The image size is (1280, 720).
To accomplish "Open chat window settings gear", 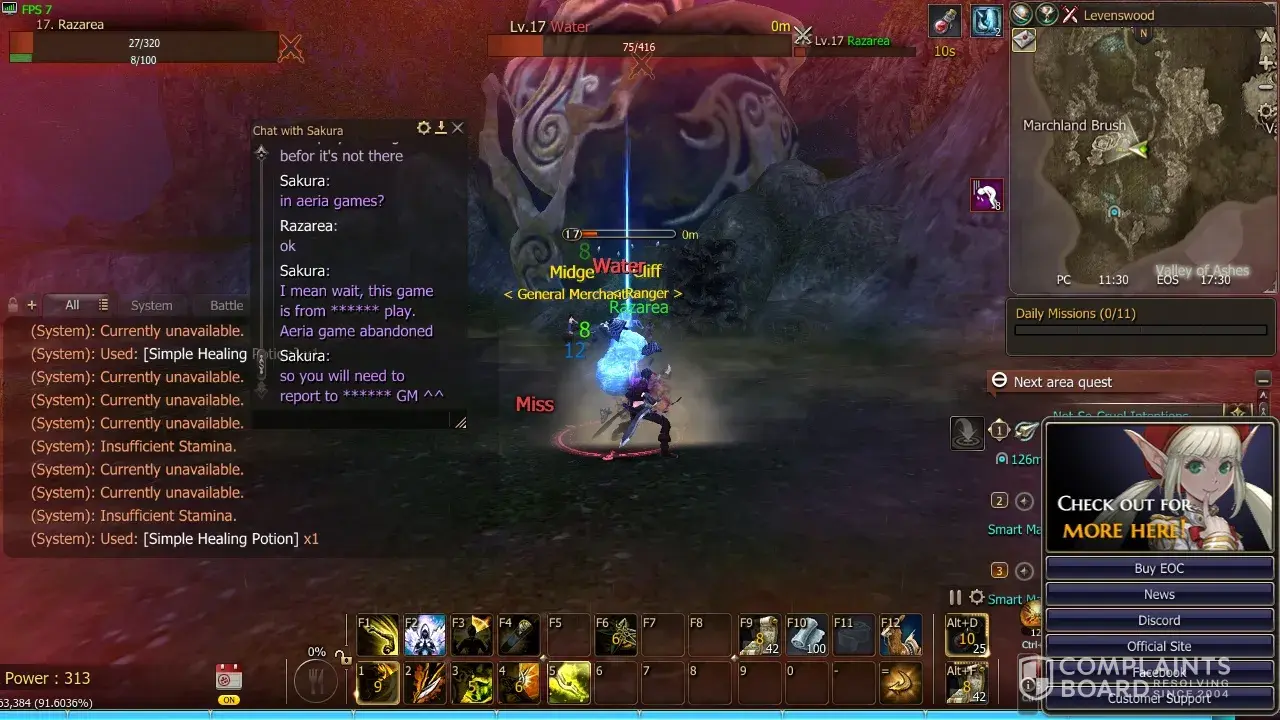I will click(x=424, y=128).
